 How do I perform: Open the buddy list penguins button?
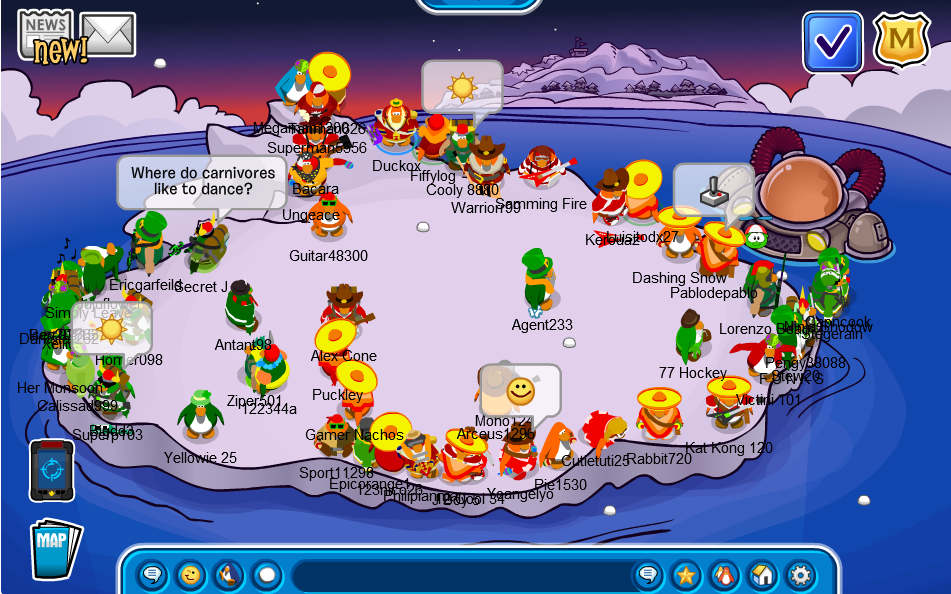[x=724, y=575]
